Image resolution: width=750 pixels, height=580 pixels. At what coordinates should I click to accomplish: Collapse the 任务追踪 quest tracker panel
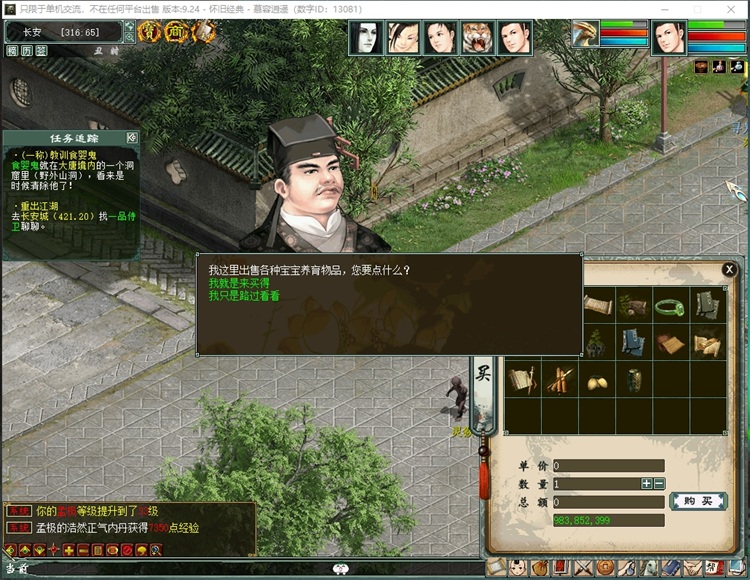tap(131, 137)
